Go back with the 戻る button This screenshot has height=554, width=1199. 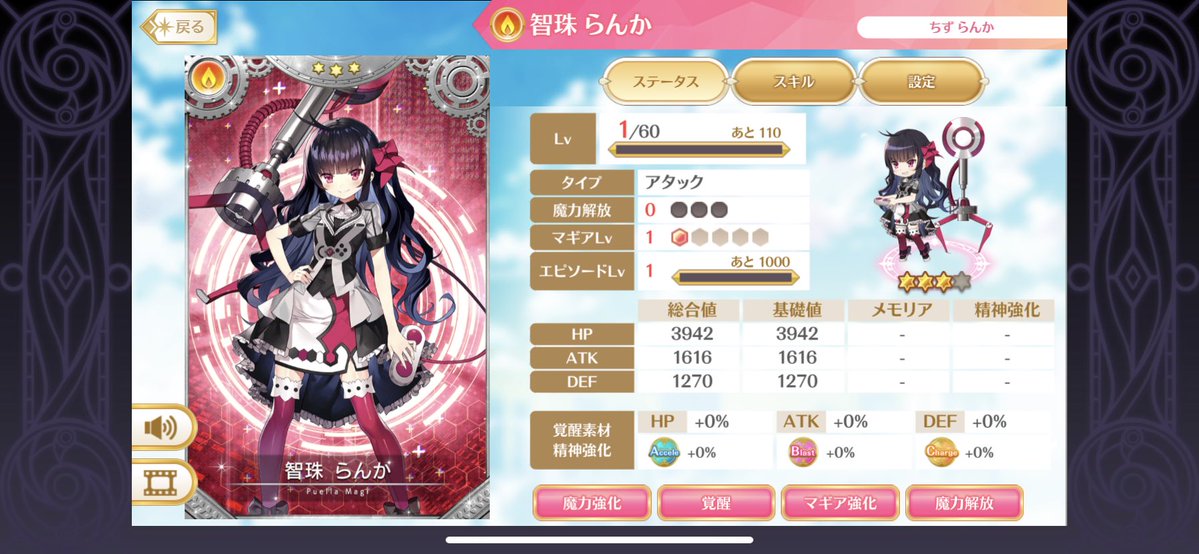point(181,27)
